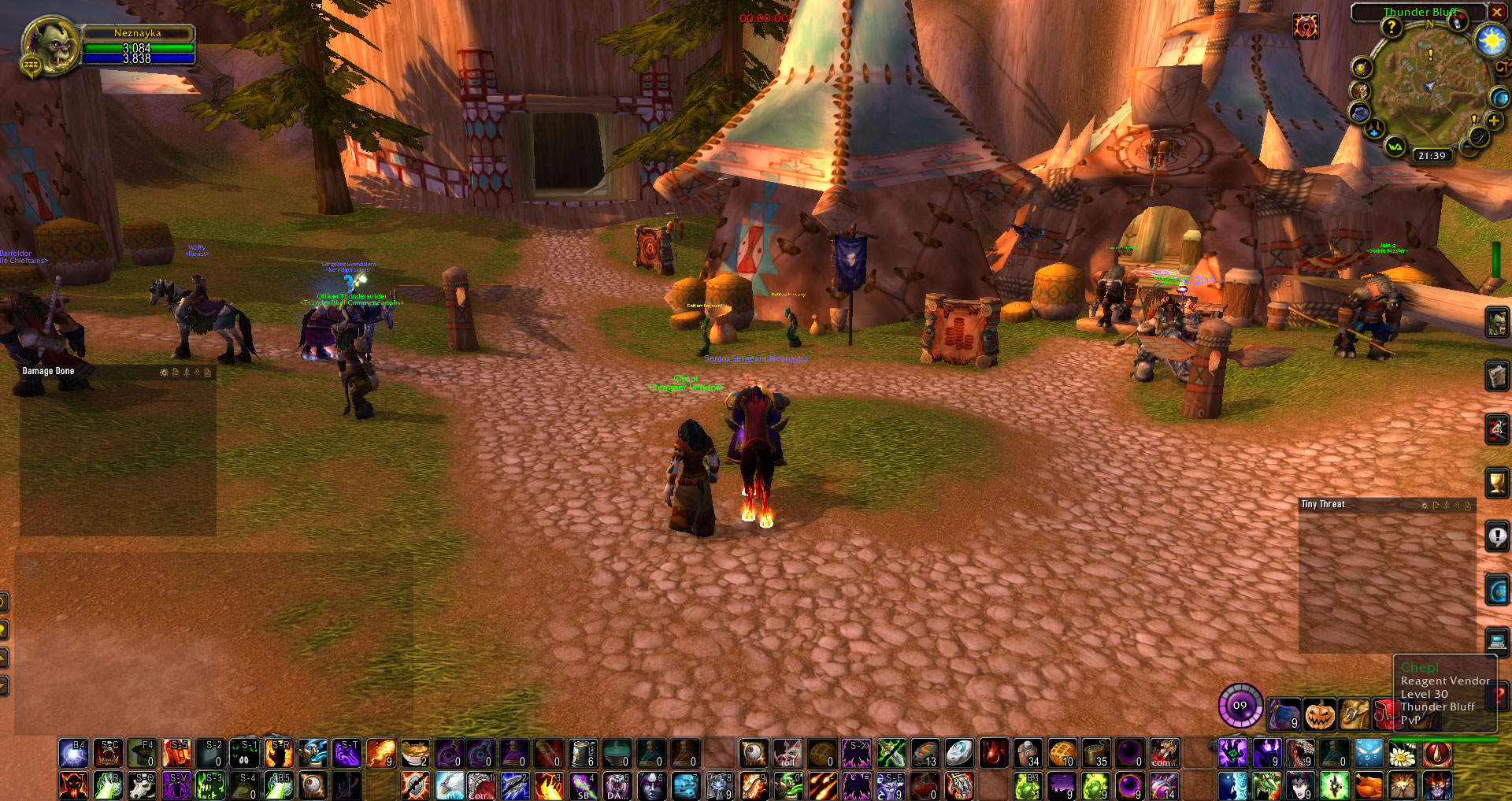Cast the eyeball spell on the bottom bar
This screenshot has width=1512, height=801.
click(313, 785)
